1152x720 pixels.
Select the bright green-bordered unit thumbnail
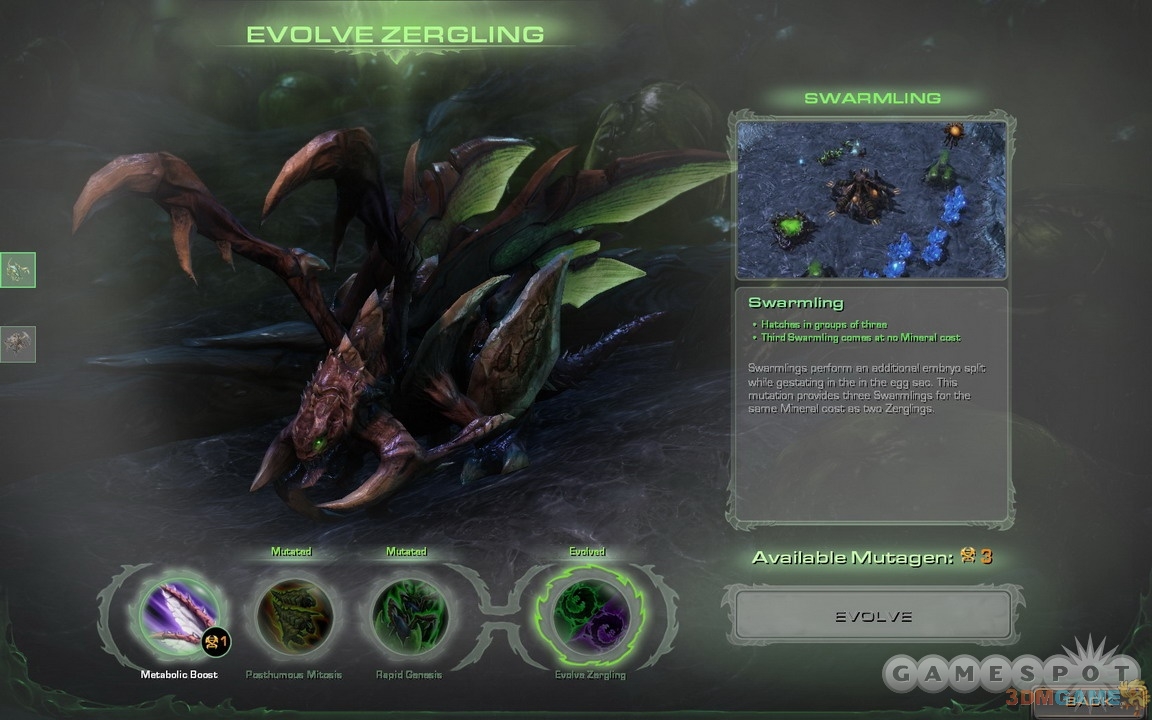18,269
